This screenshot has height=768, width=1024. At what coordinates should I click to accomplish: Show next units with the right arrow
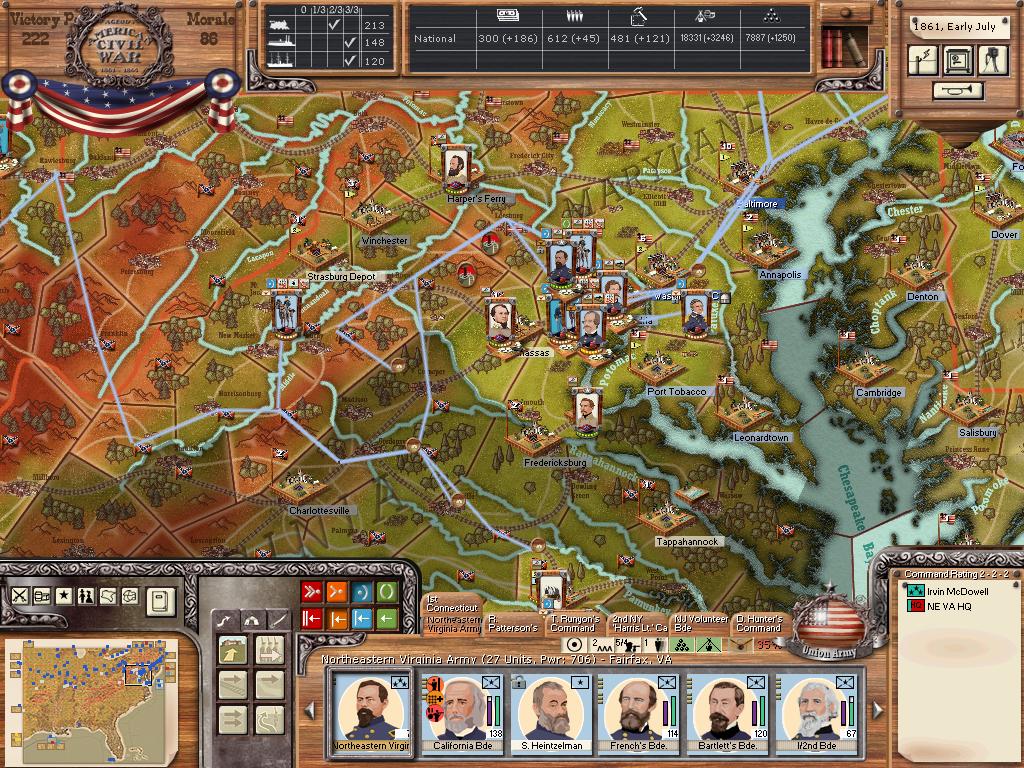pos(877,710)
